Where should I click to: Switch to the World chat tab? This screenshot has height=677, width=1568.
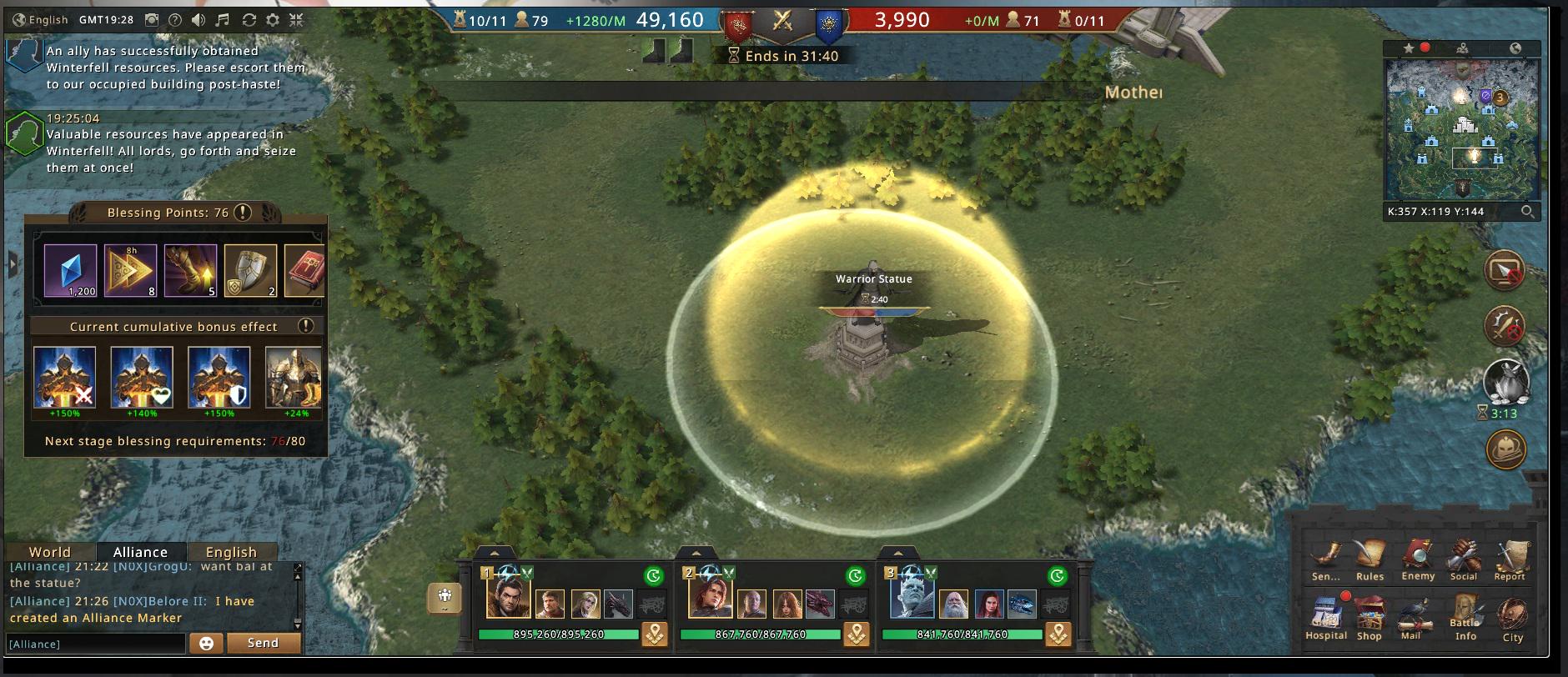50,552
